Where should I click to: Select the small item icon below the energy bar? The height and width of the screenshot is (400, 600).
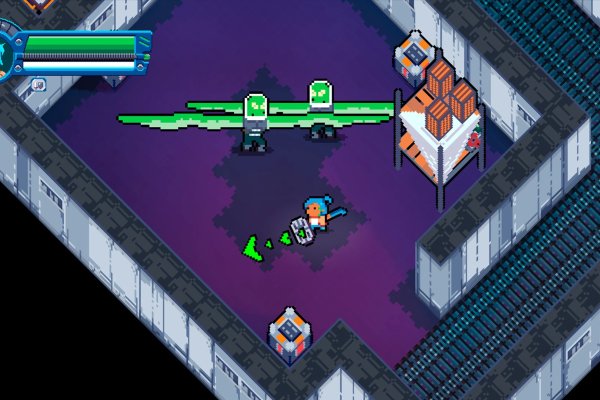37,85
